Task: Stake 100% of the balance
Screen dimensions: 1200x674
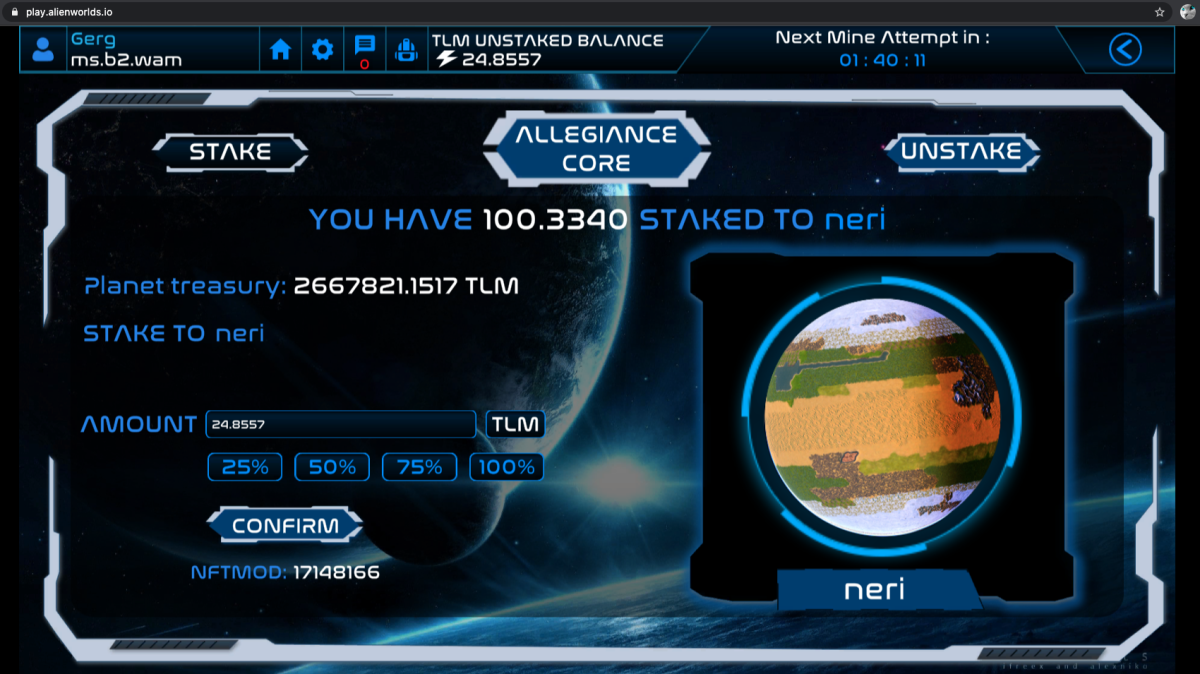Action: click(x=507, y=467)
